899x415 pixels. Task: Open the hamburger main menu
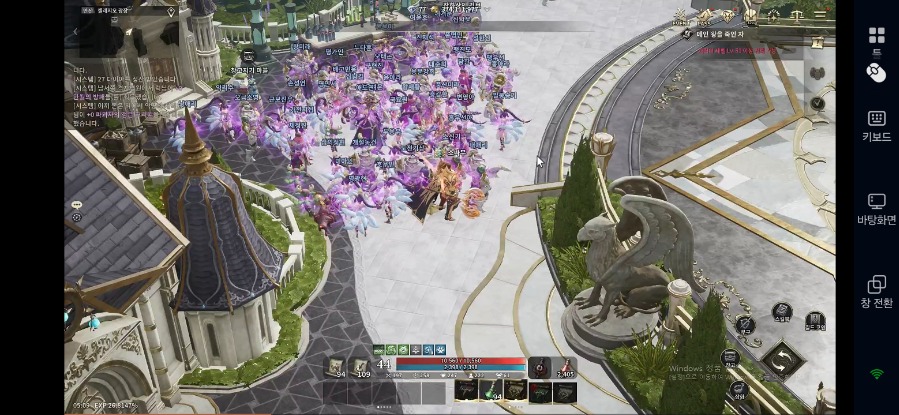coord(821,15)
